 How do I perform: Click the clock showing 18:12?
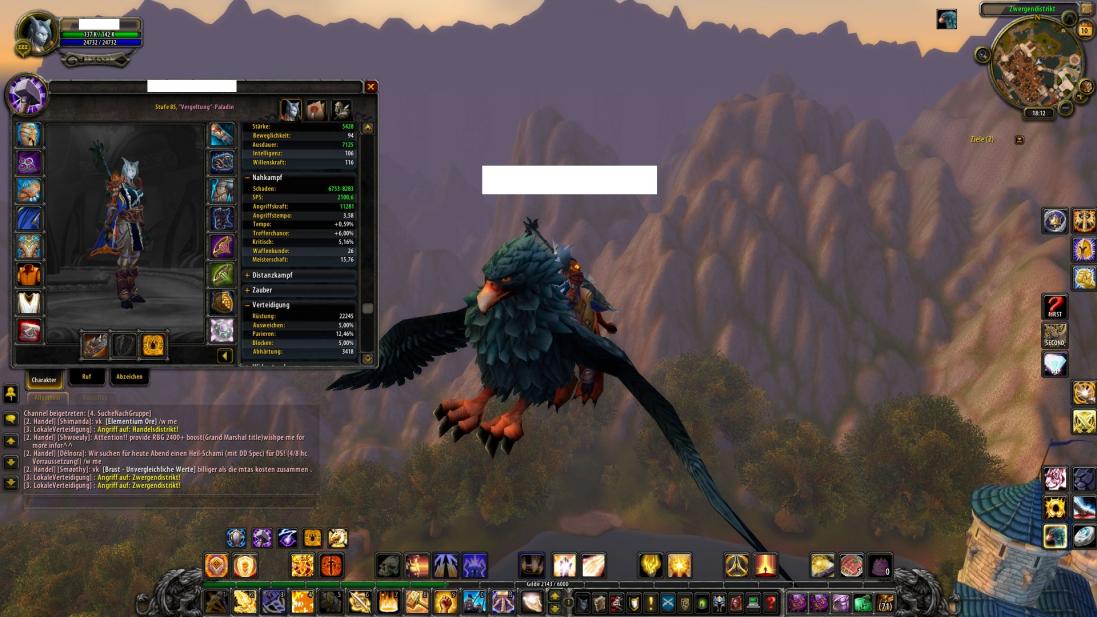(x=1039, y=113)
